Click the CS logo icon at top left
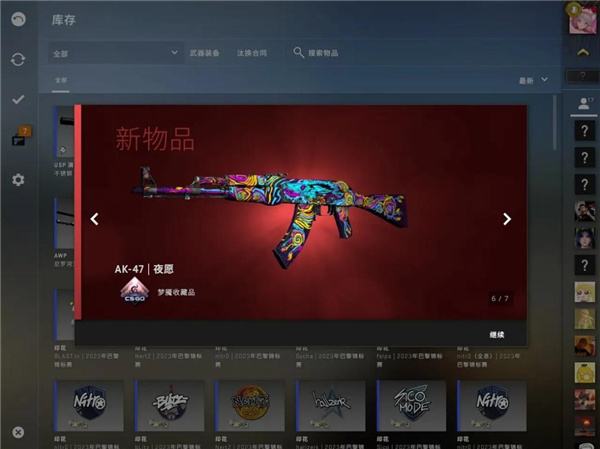 tap(18, 19)
